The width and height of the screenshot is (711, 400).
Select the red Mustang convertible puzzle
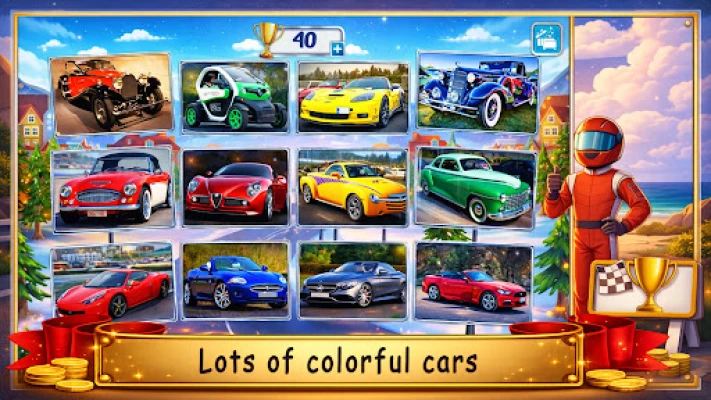pos(475,281)
